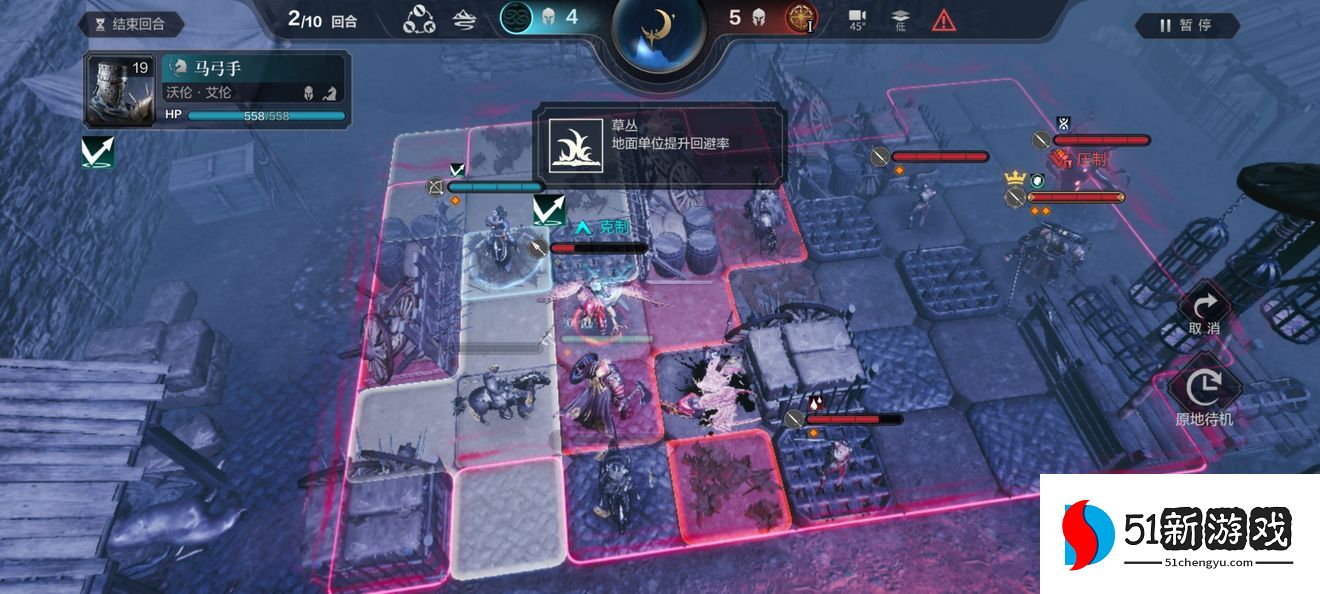Viewport: 1320px width, 594px height.
Task: Open the red enemy faction emblem
Action: pos(800,18)
